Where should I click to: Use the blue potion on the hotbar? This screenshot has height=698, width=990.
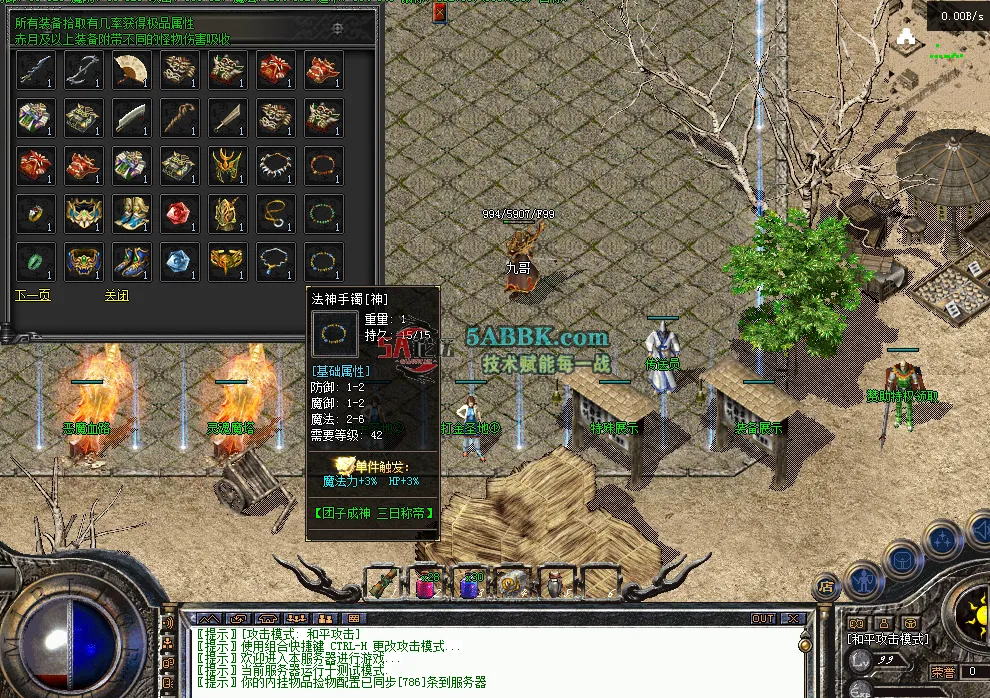tap(470, 582)
